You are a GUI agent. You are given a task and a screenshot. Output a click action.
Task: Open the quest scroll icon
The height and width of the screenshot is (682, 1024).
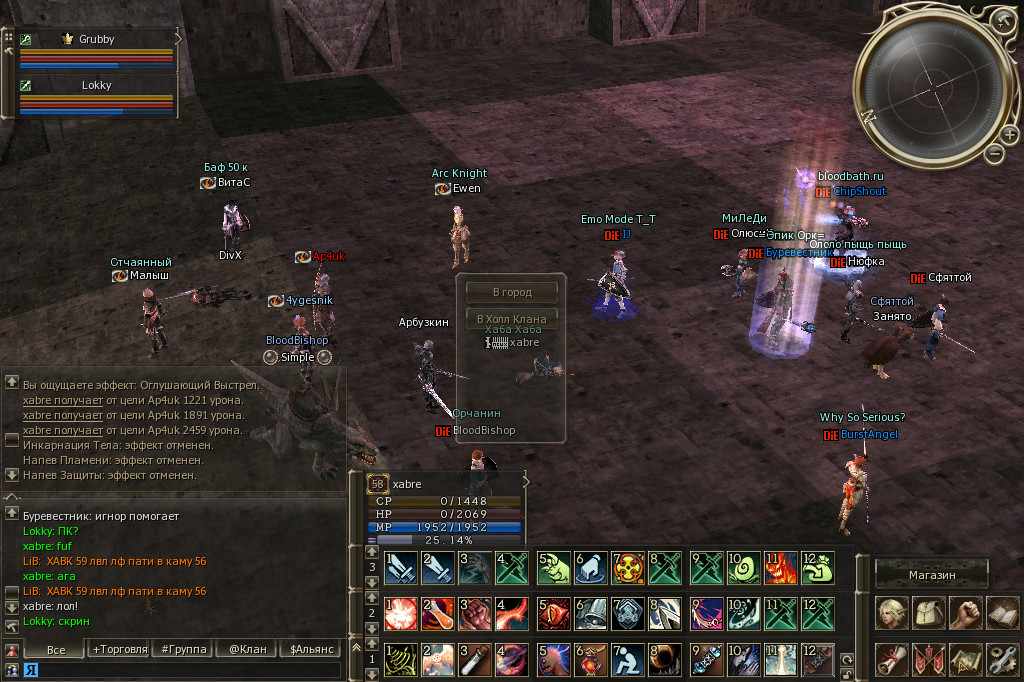coord(892,658)
